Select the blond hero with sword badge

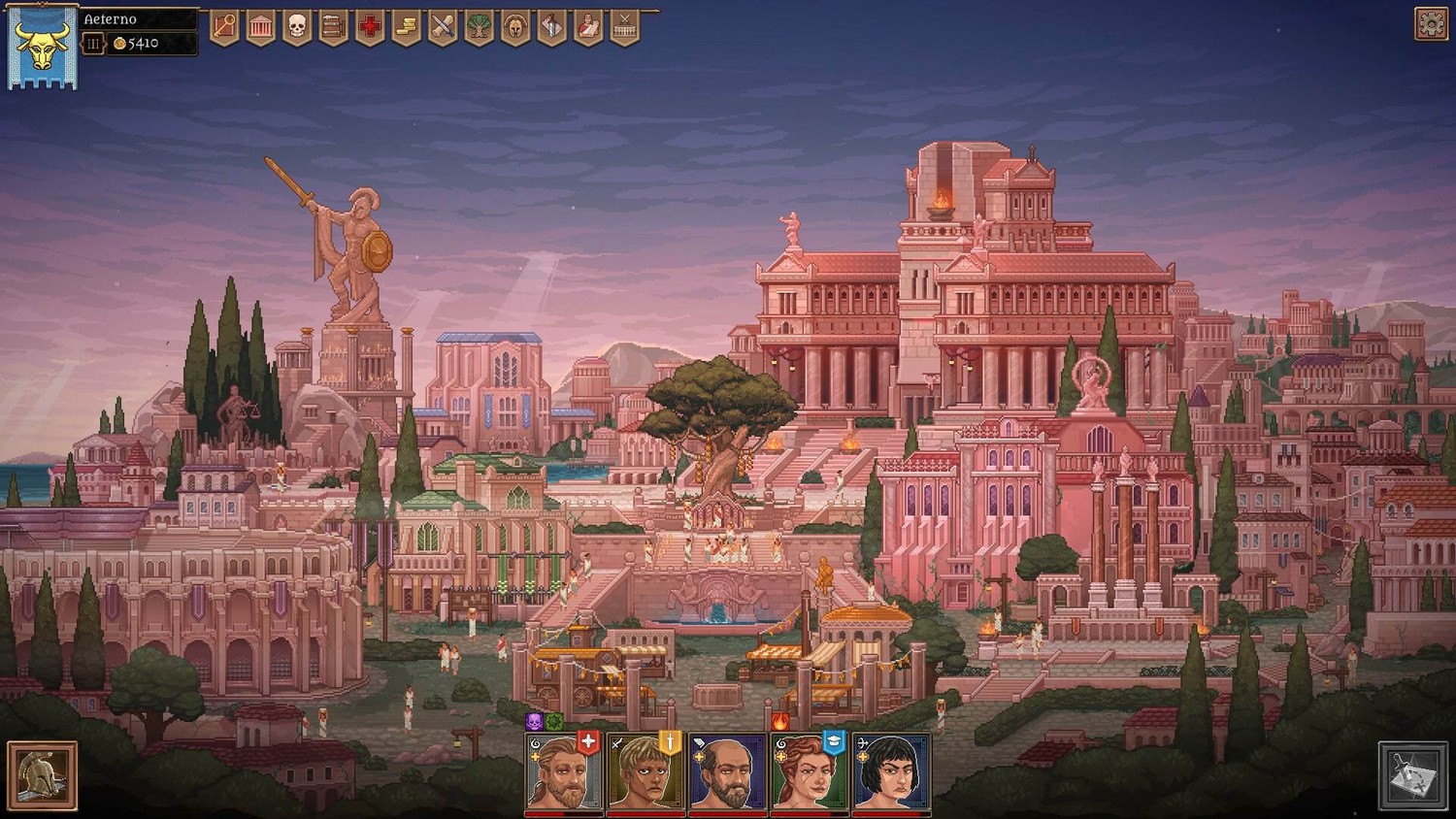(644, 773)
